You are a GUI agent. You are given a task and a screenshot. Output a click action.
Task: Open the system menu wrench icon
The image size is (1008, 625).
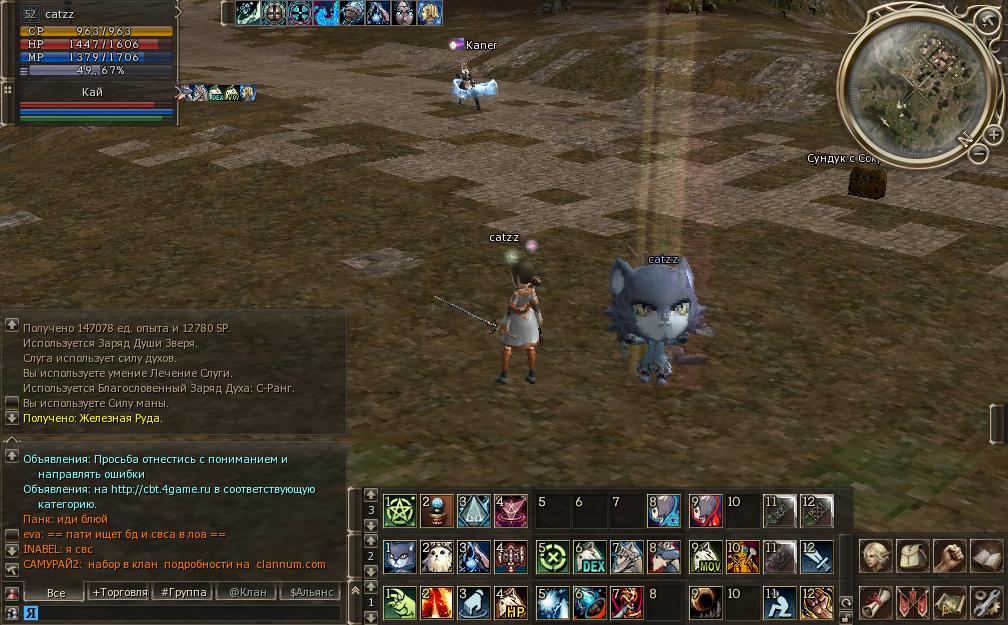click(x=986, y=602)
